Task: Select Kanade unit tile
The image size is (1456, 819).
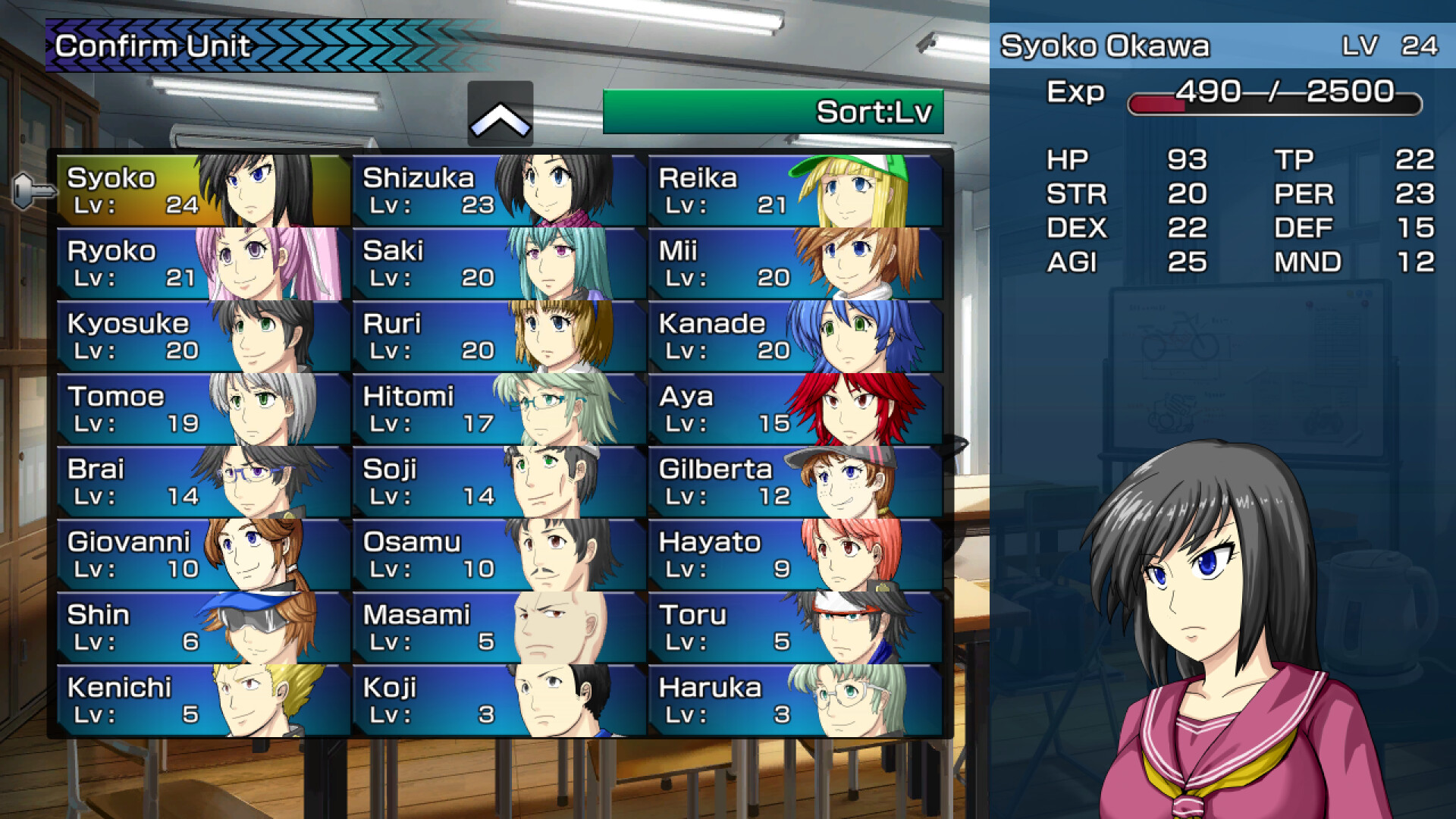Action: click(x=795, y=337)
